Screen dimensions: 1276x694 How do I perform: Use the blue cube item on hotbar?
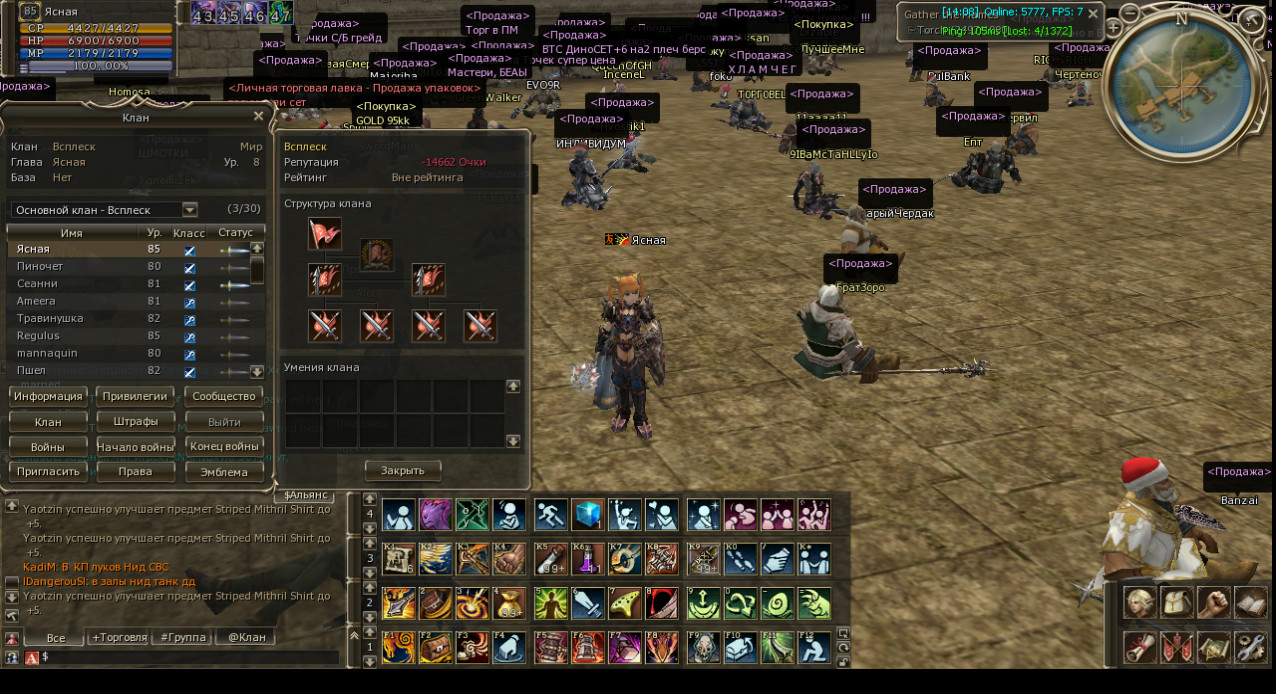[x=588, y=515]
